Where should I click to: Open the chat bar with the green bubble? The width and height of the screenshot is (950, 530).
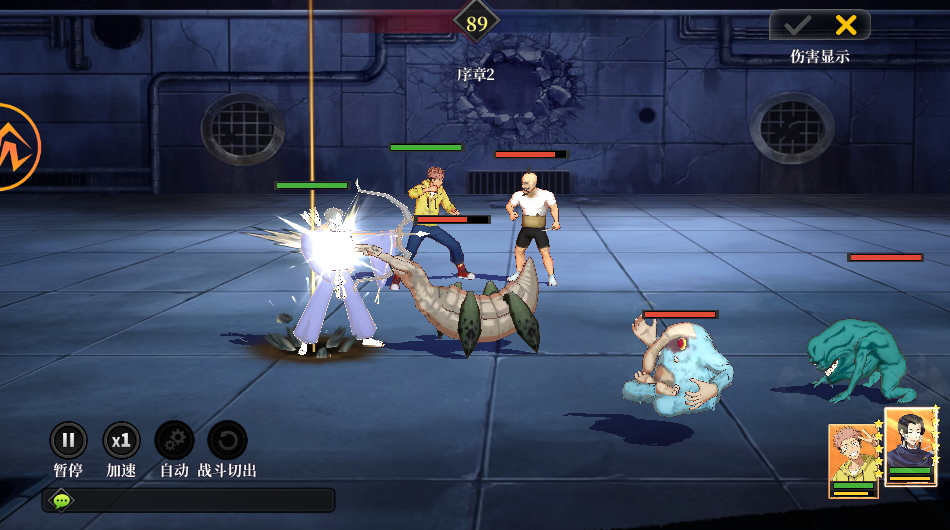click(62, 499)
